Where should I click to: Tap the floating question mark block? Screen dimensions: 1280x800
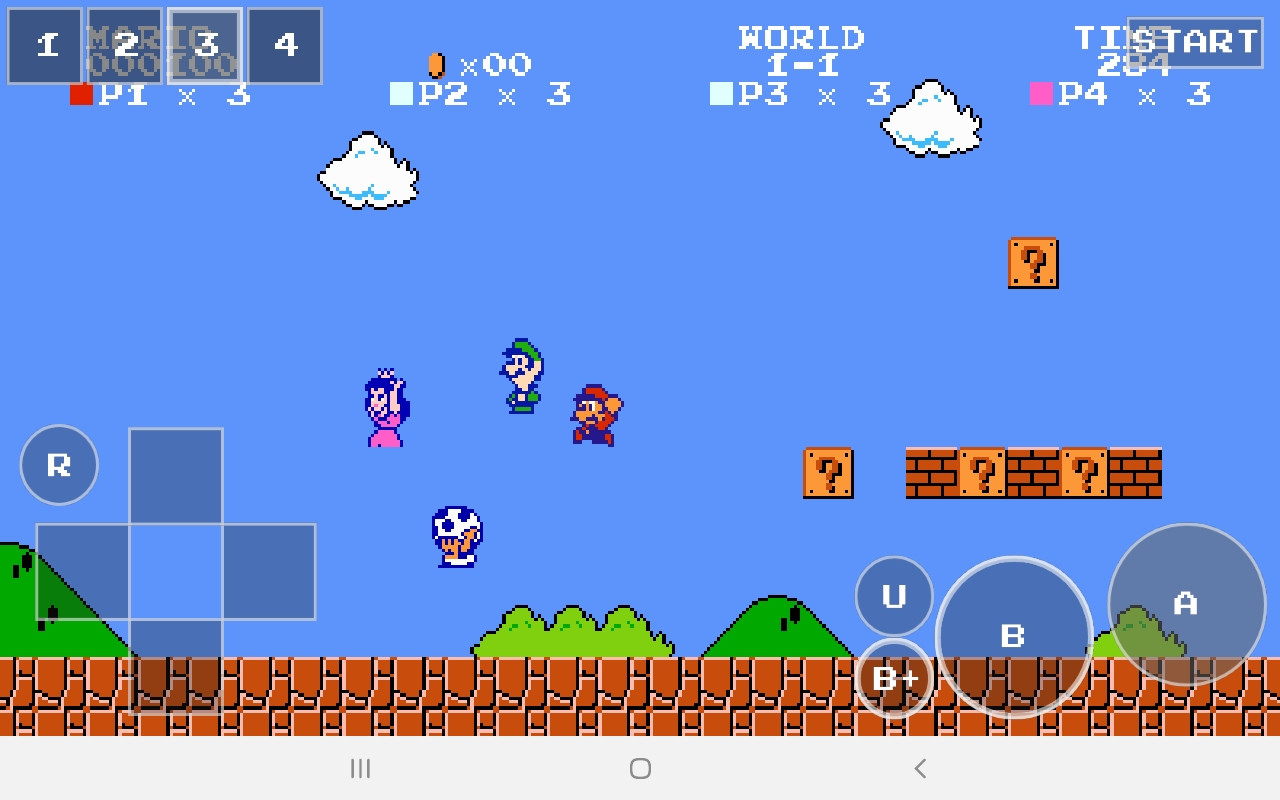[1033, 264]
